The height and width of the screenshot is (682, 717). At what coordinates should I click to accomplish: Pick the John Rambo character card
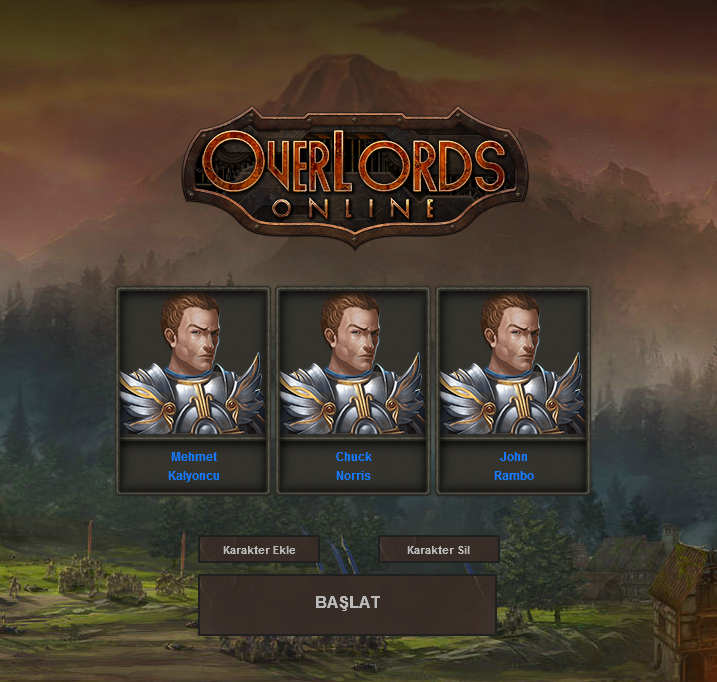(x=513, y=390)
